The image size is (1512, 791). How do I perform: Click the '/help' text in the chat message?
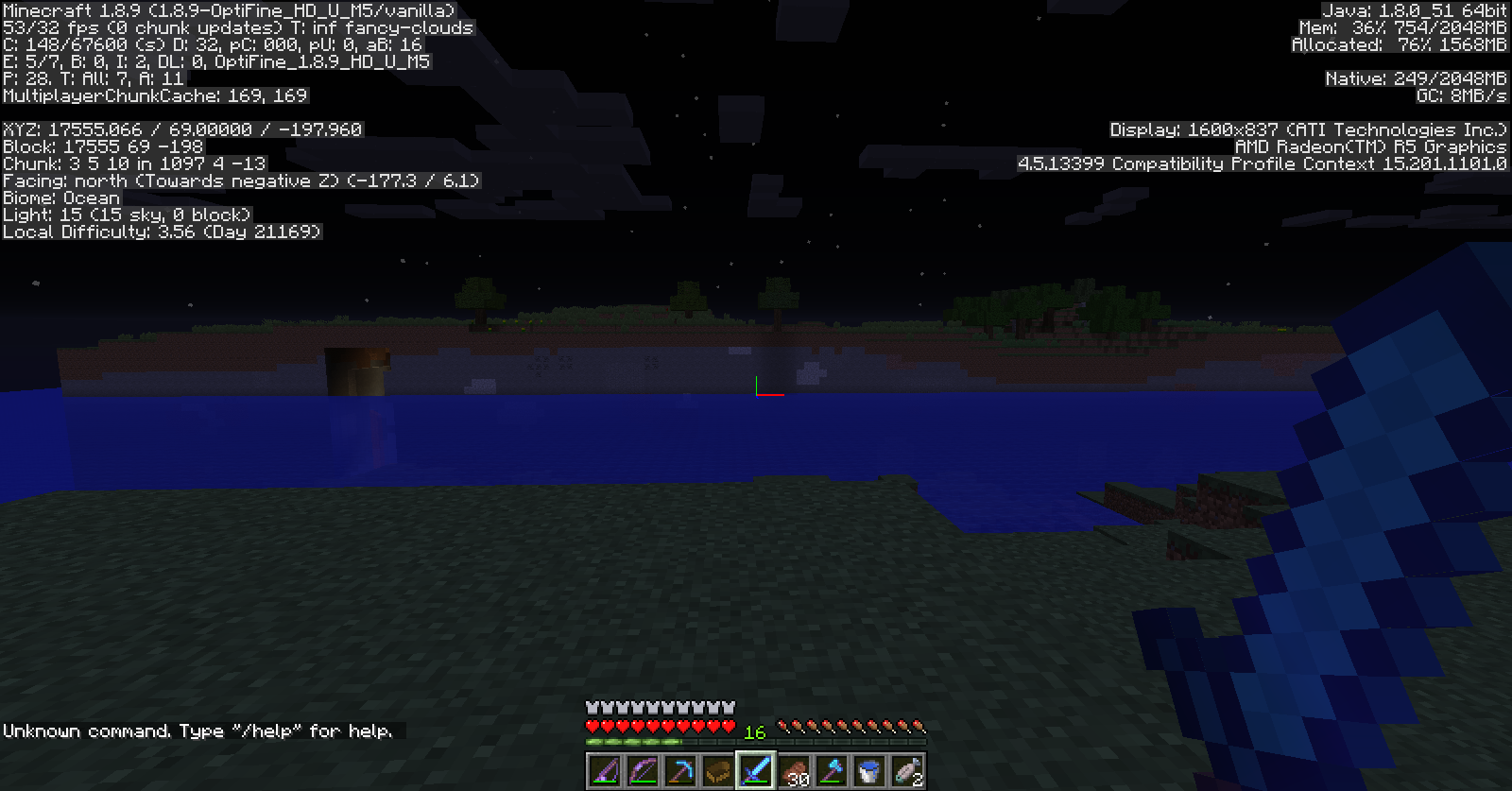266,731
